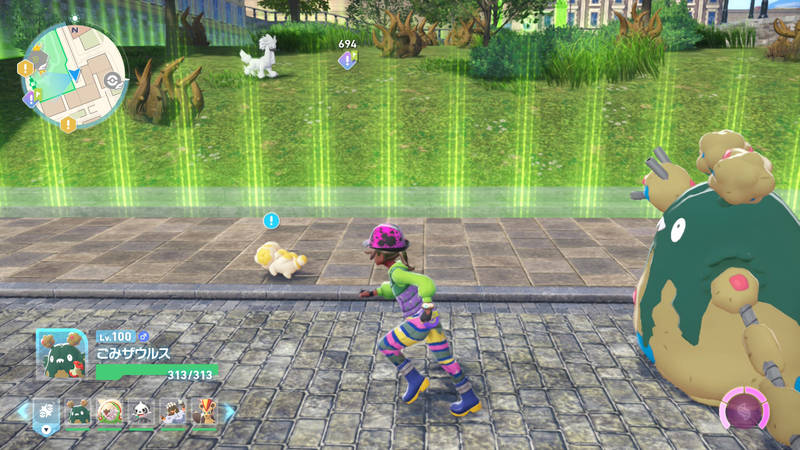Click the purple exclamation marker on minimap
This screenshot has height=450, width=800.
[x=30, y=98]
